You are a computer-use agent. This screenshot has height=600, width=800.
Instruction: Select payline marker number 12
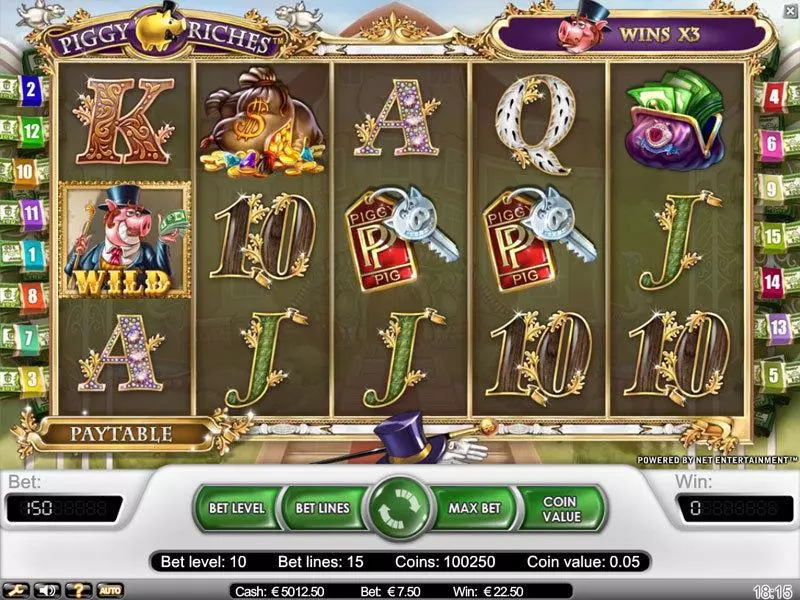[30, 130]
